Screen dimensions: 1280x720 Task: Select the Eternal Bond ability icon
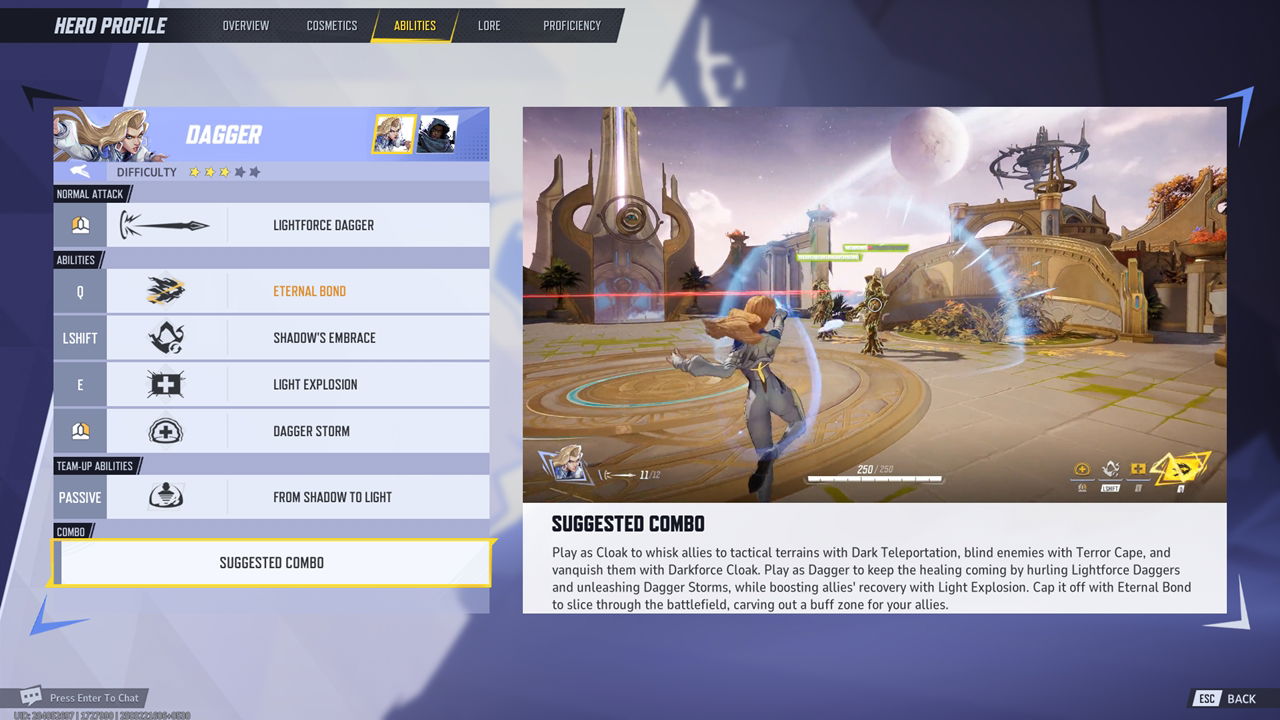click(x=167, y=291)
